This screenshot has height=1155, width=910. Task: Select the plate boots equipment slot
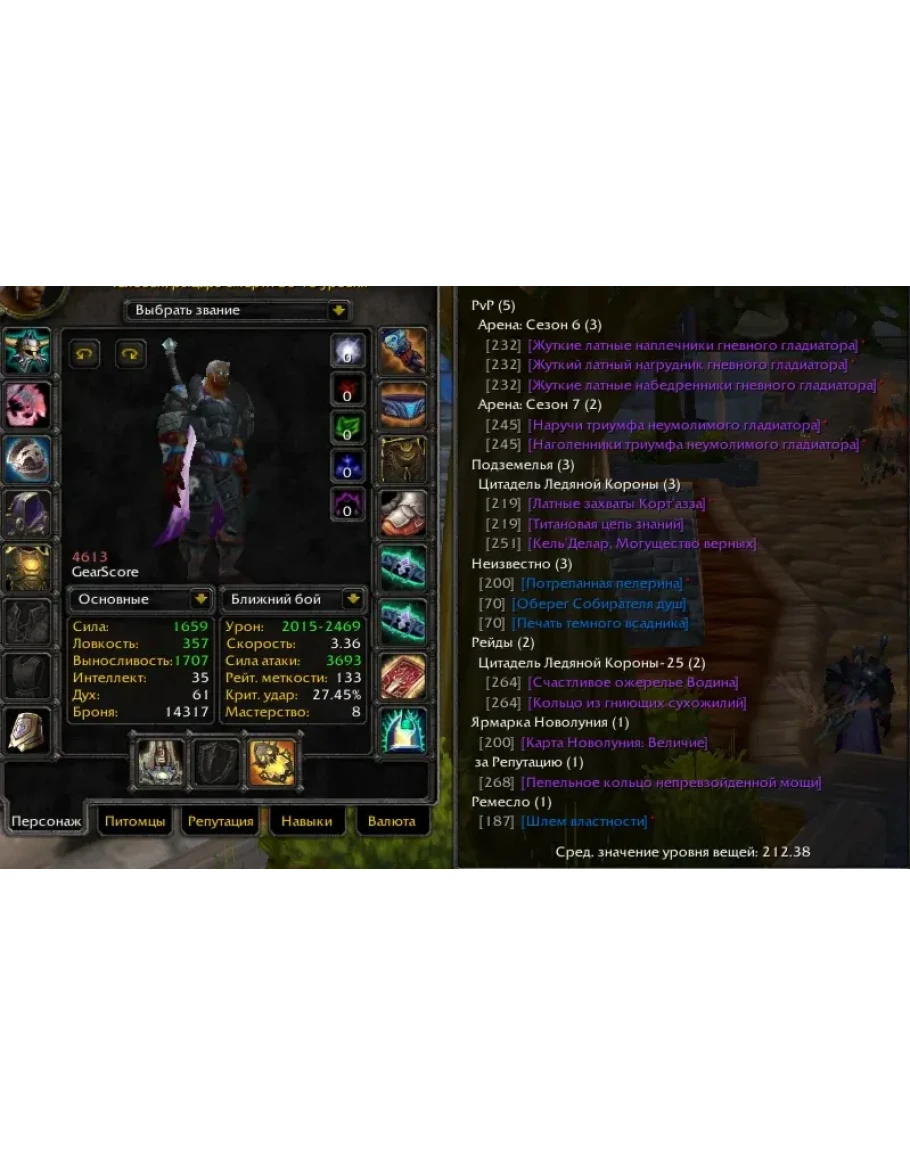(404, 514)
